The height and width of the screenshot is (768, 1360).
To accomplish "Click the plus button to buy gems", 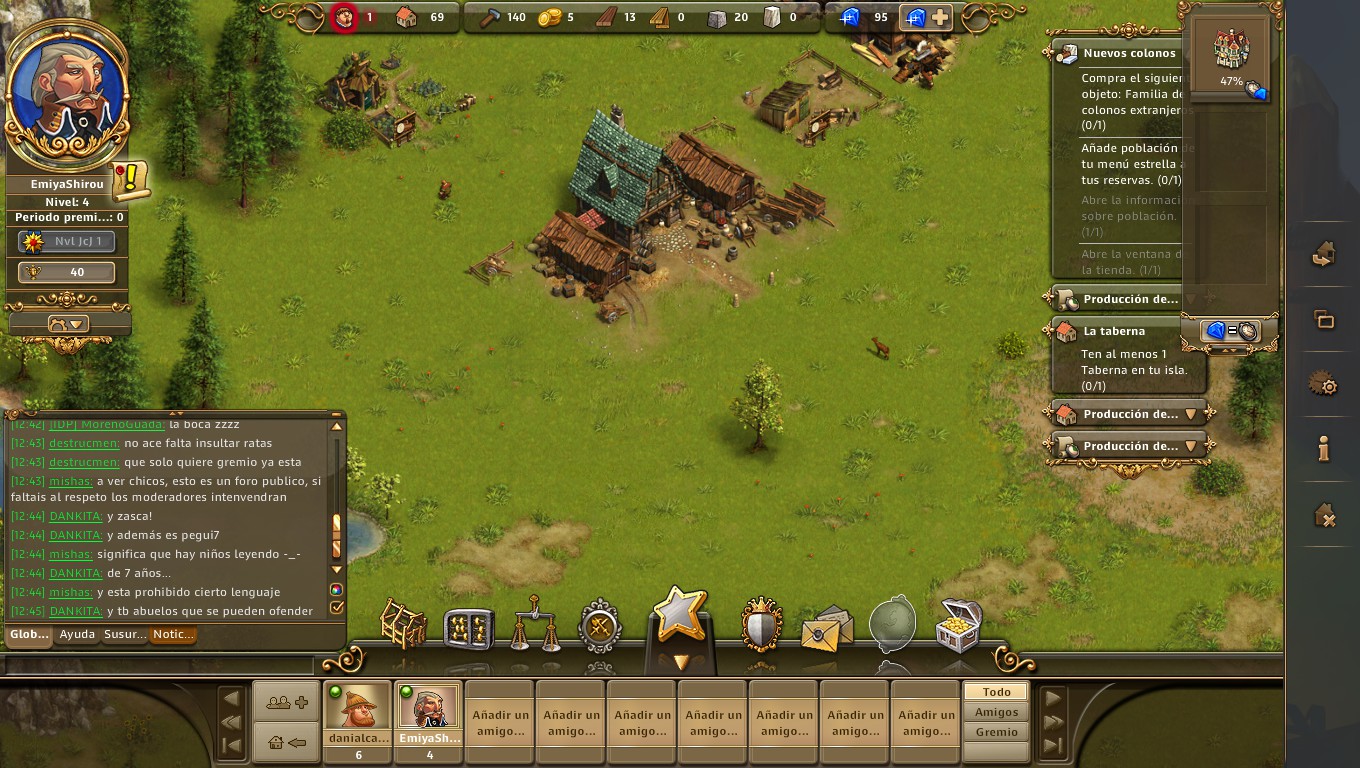I will coord(940,17).
